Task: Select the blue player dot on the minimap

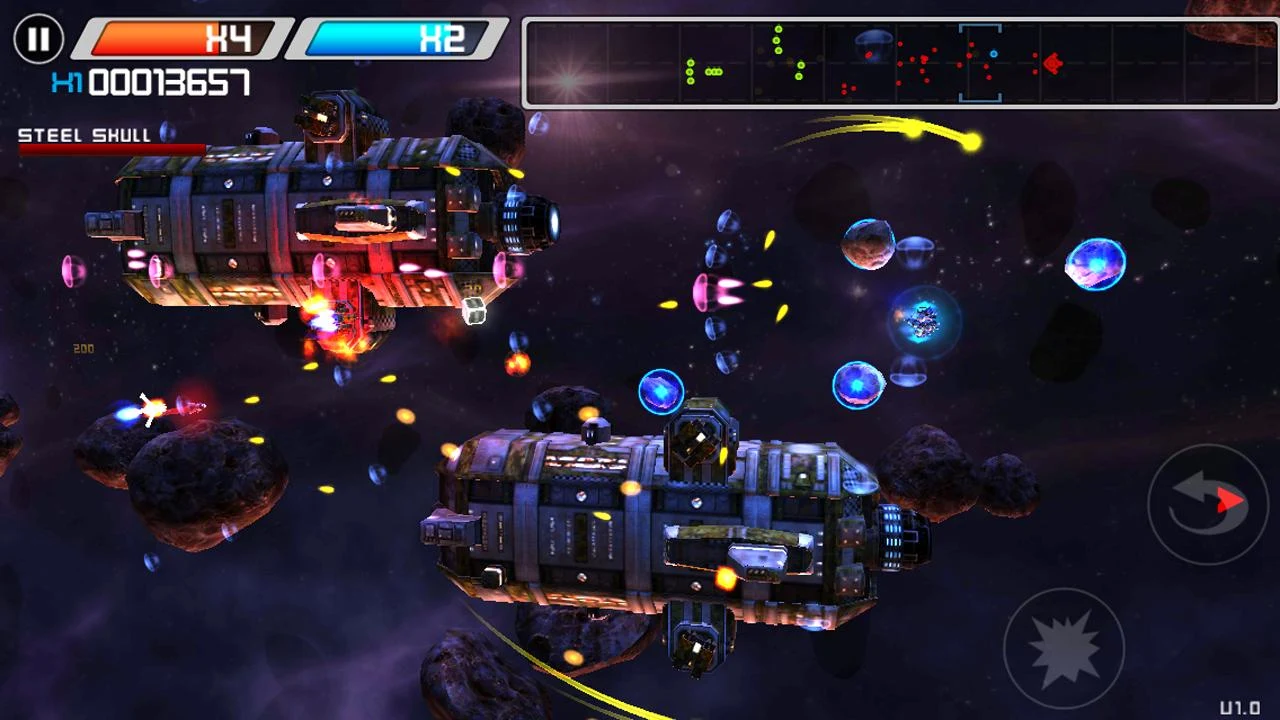Action: click(994, 53)
